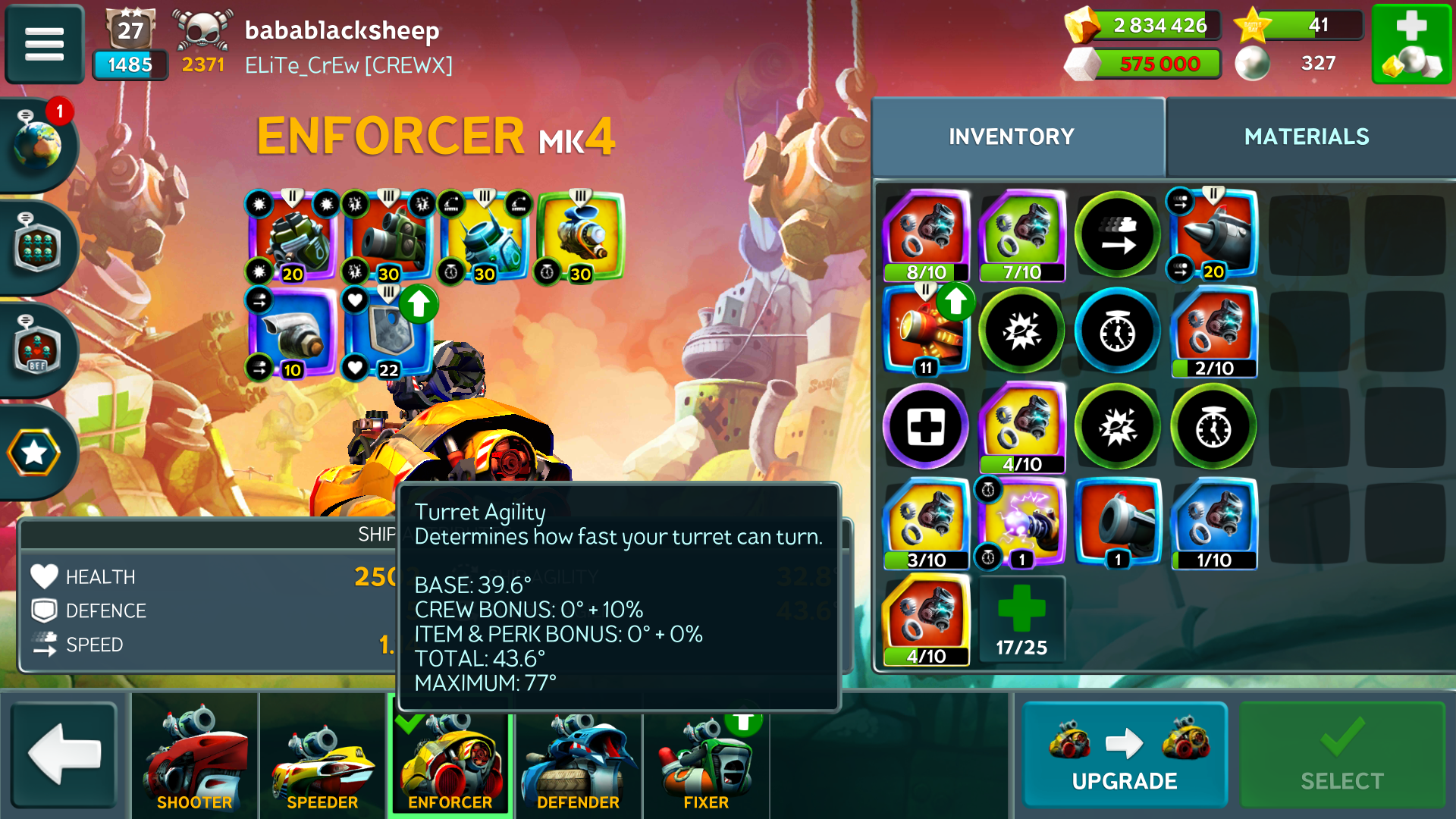
Task: Go back with the white arrow button
Action: pos(64,755)
